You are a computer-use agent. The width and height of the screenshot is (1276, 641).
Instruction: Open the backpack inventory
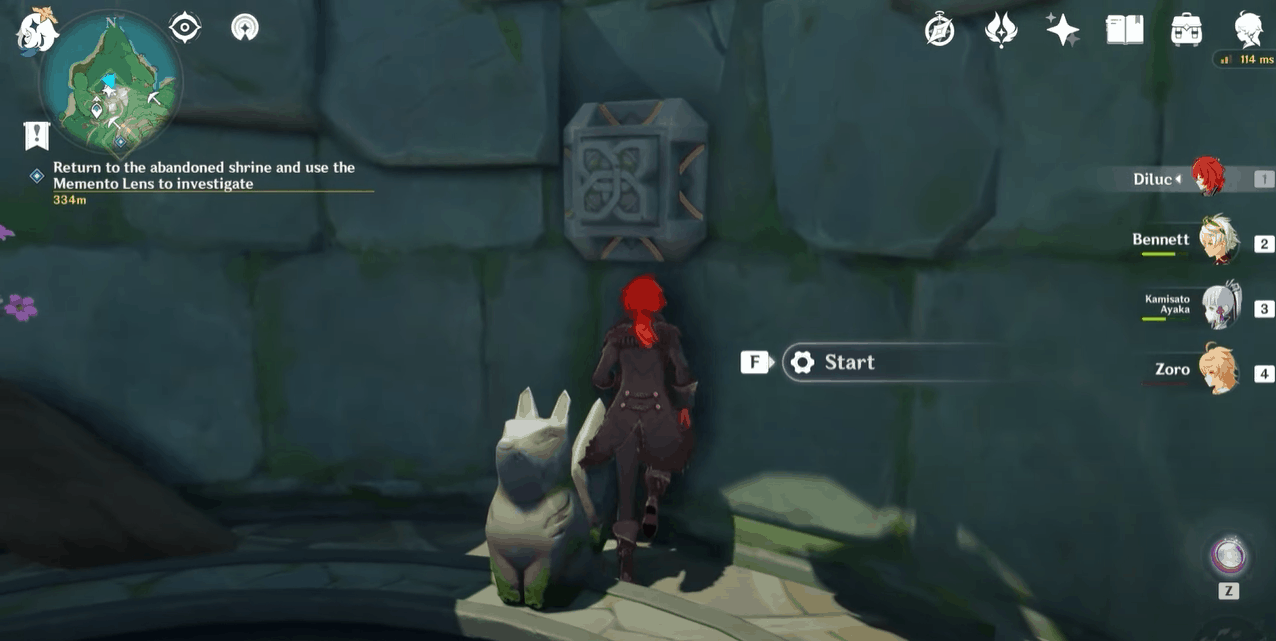[1186, 30]
